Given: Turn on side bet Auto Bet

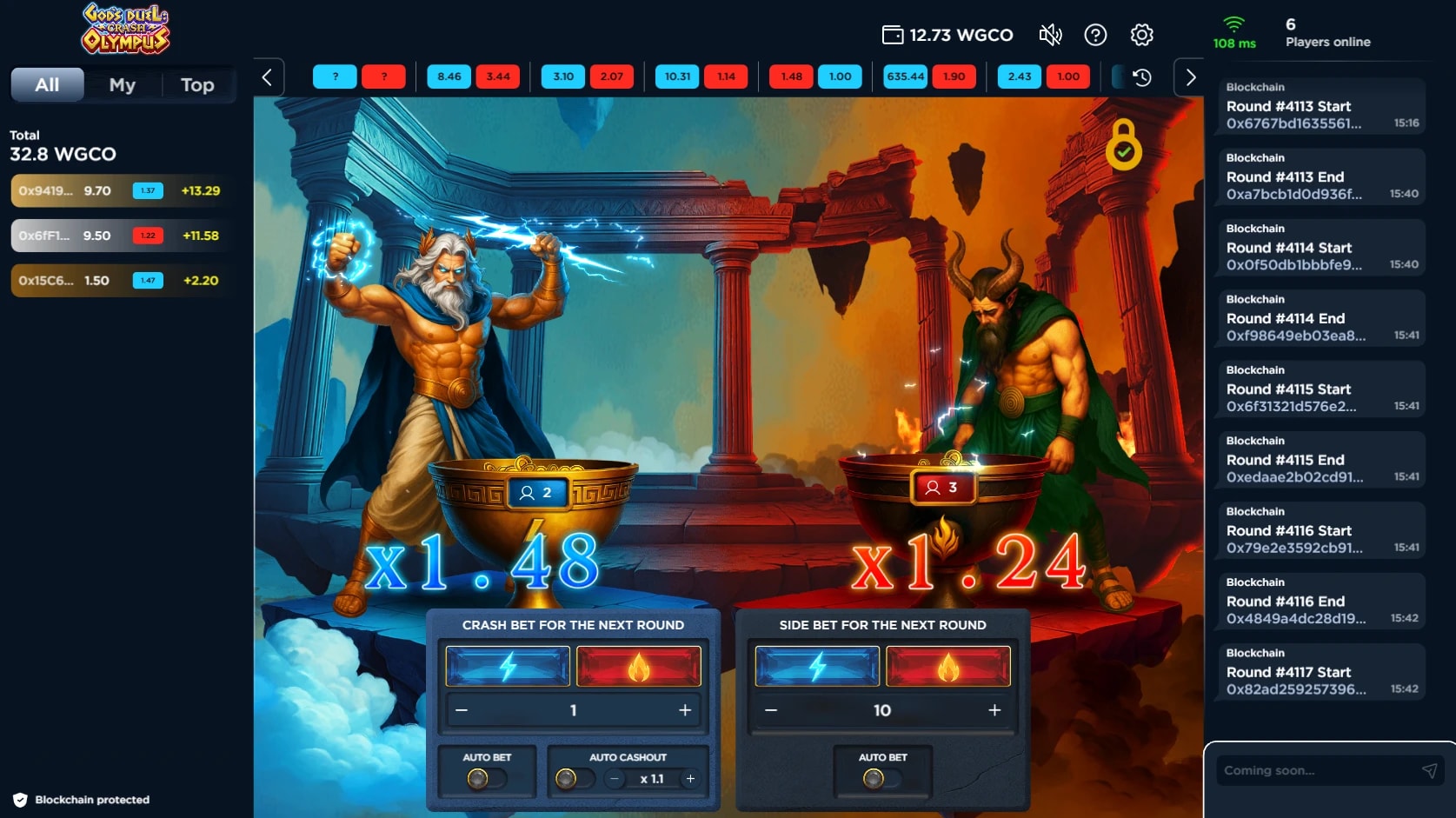Looking at the screenshot, I should point(881,779).
